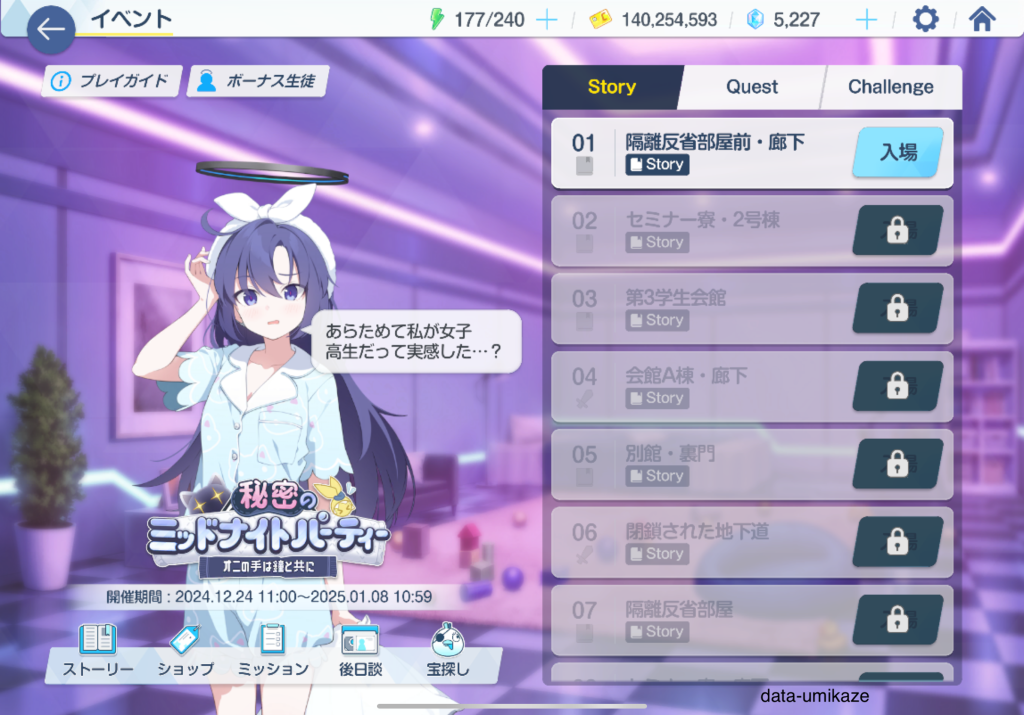This screenshot has width=1024, height=715.
Task: Open the event ショップ shop
Action: point(185,650)
